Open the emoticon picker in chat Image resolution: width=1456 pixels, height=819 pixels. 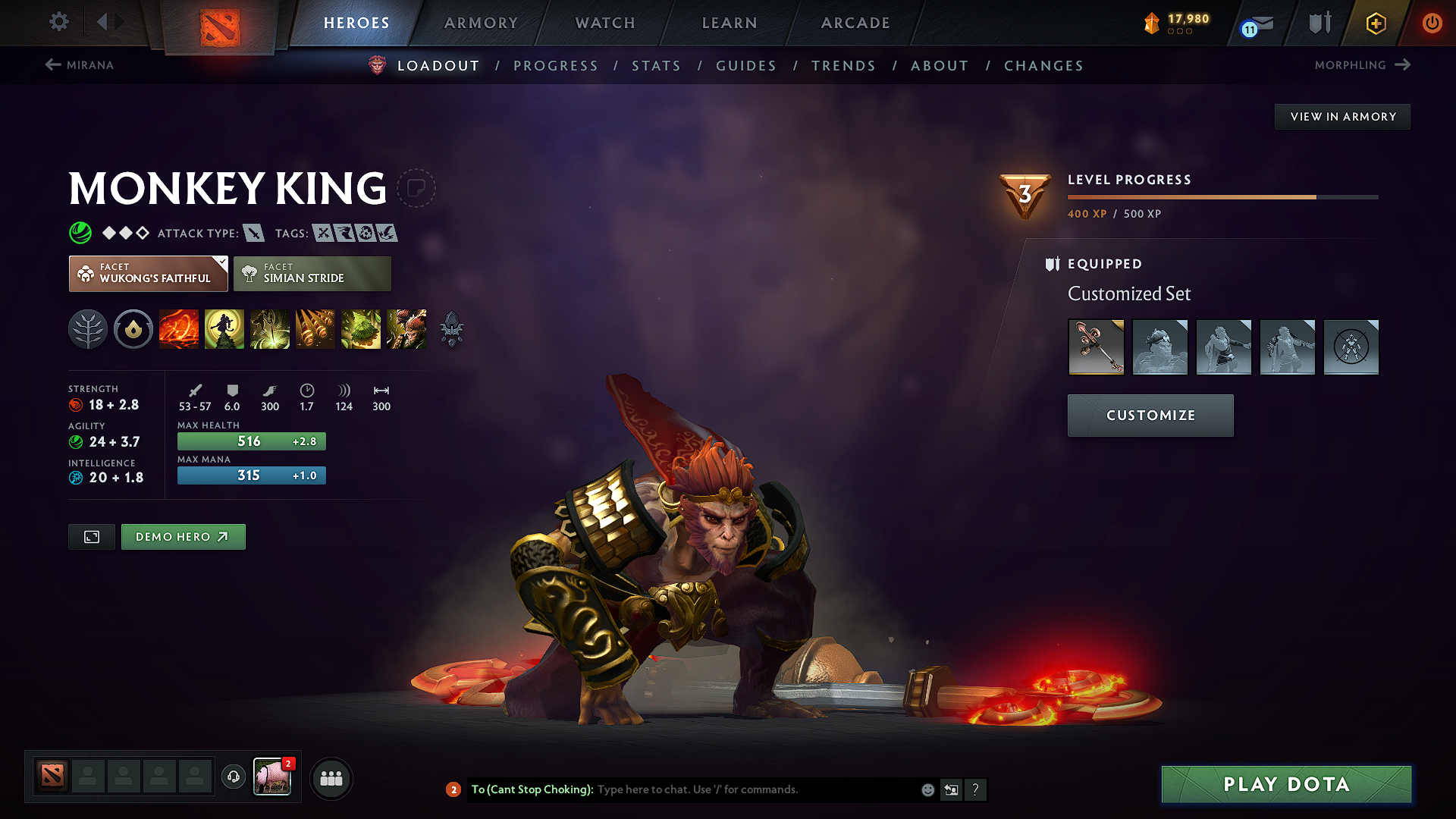(x=927, y=789)
